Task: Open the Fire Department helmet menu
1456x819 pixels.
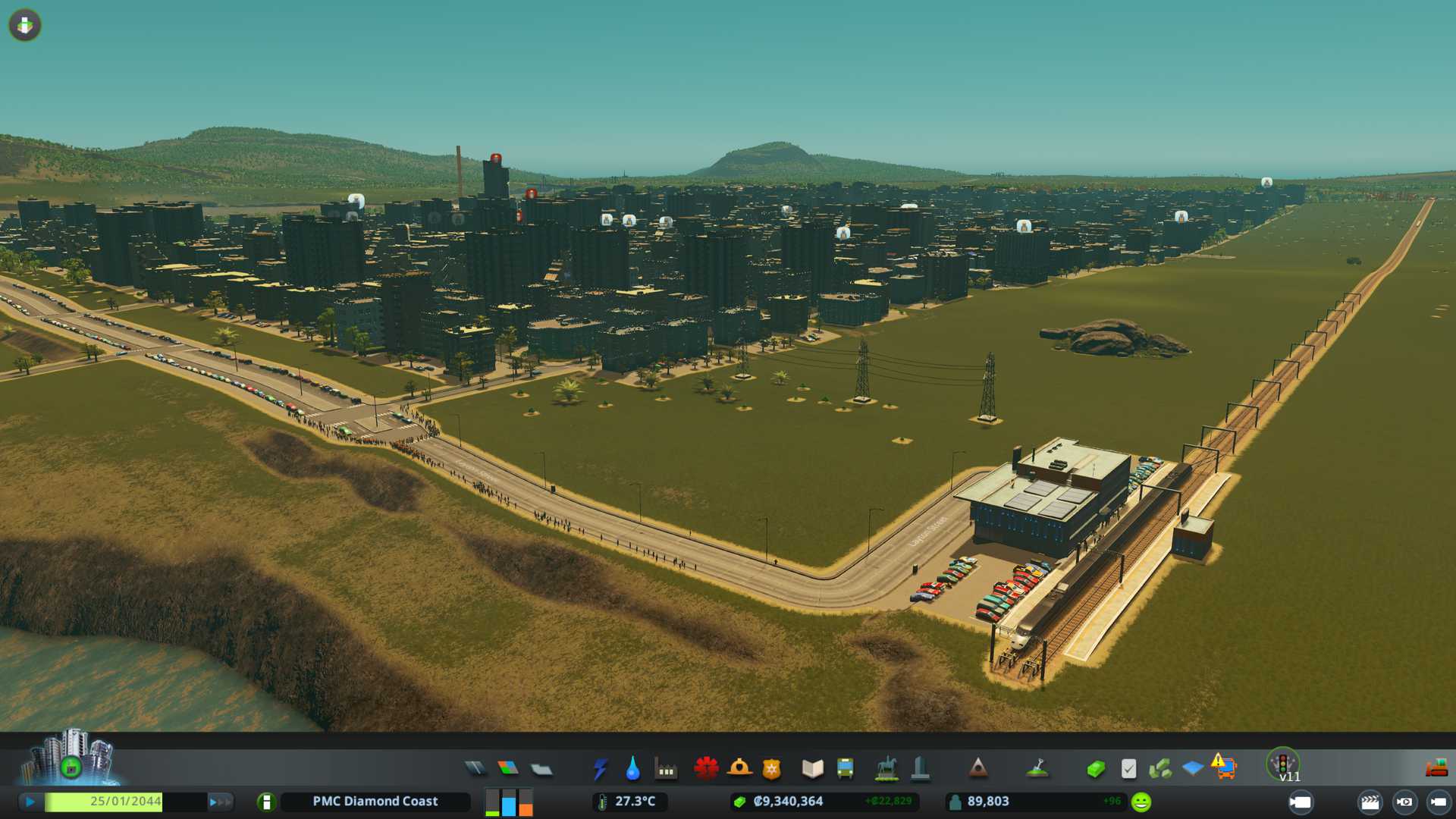Action: 739,769
